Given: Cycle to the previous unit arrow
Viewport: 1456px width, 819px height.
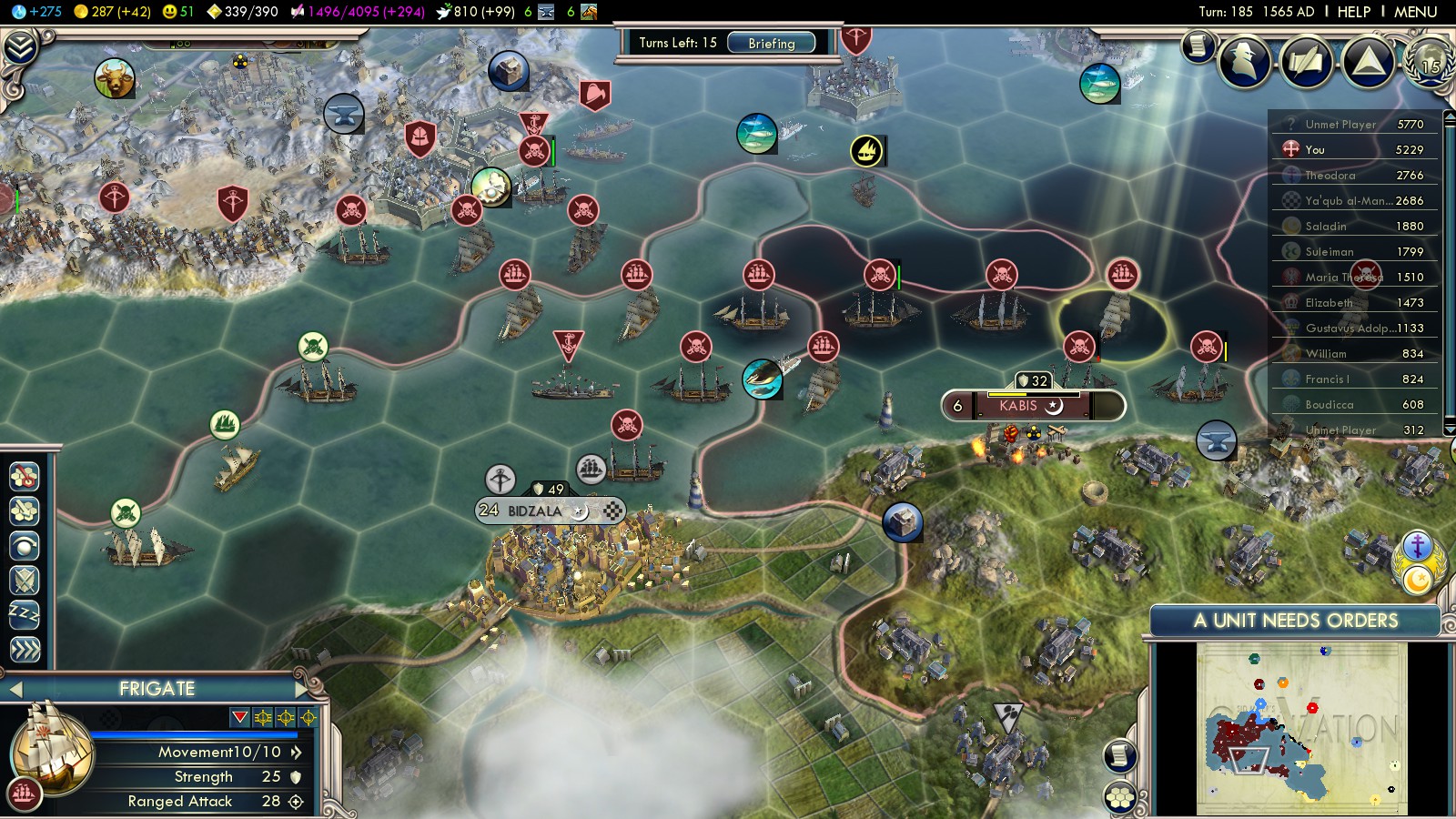Looking at the screenshot, I should tap(15, 689).
